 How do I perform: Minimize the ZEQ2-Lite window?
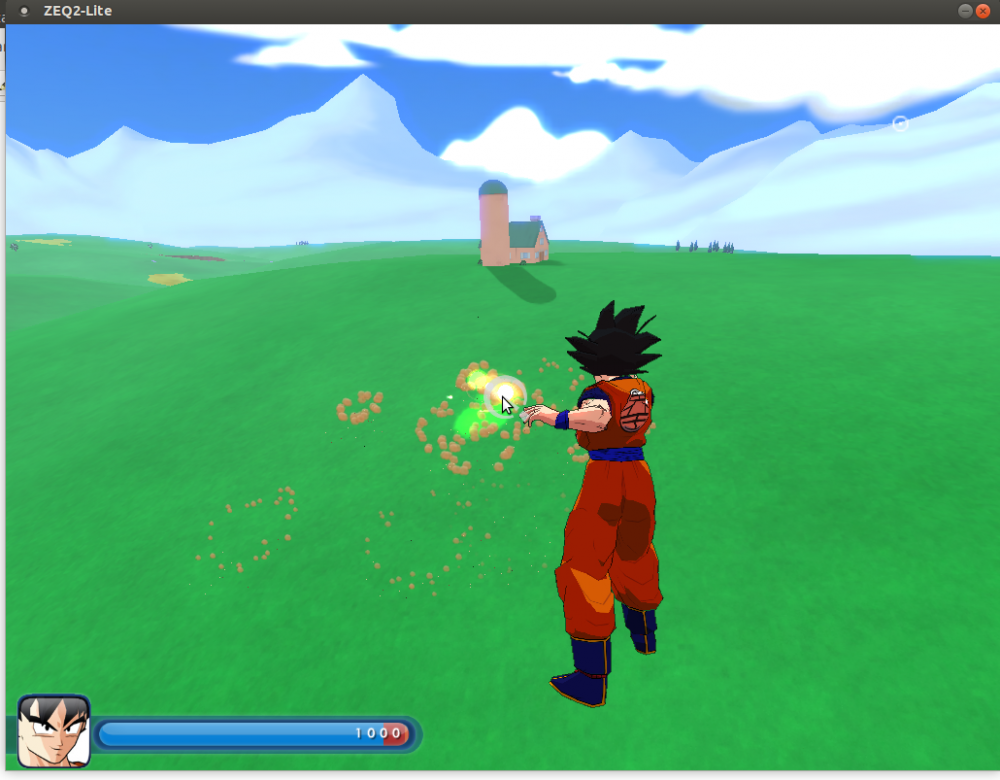(965, 11)
